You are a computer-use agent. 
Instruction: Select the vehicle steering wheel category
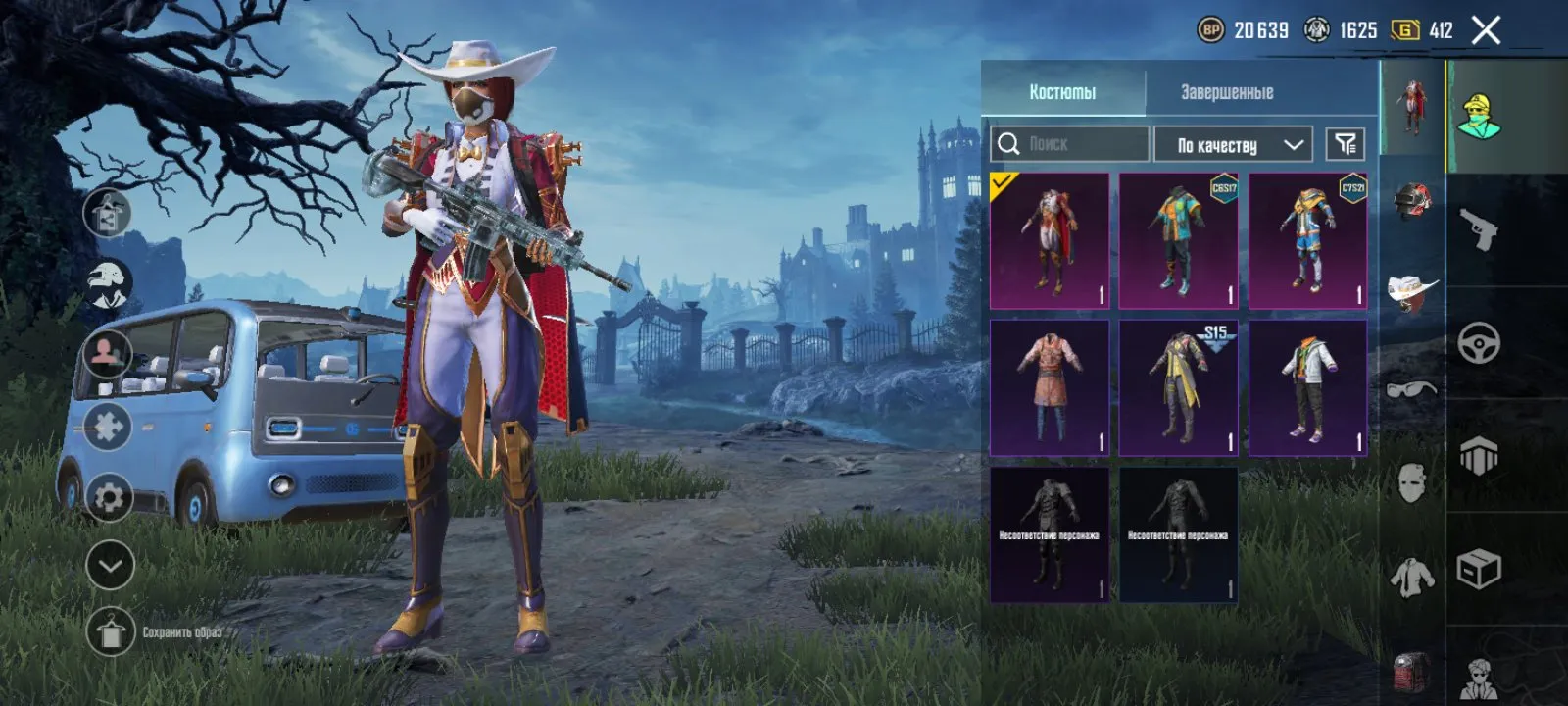pyautogui.click(x=1482, y=343)
